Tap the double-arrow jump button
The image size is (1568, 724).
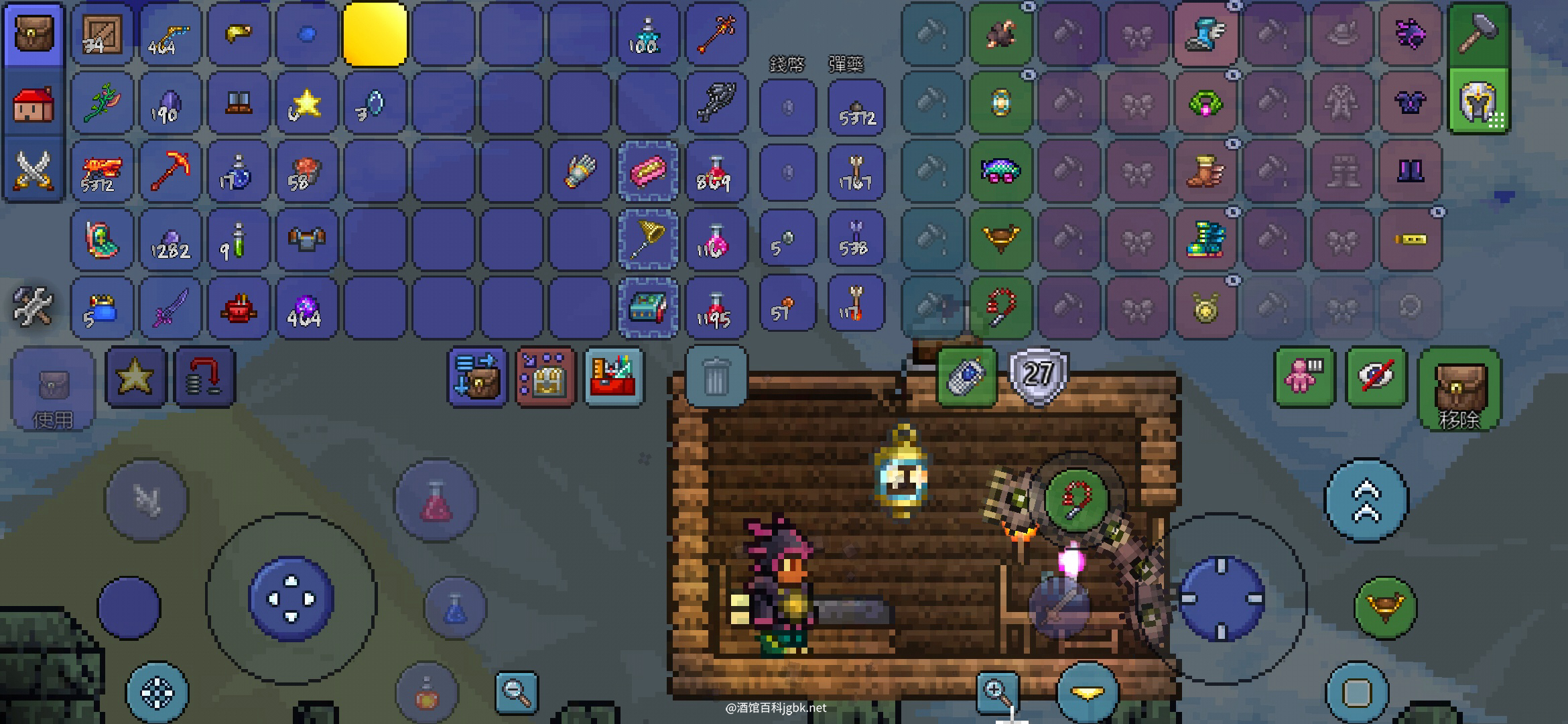click(x=1367, y=500)
